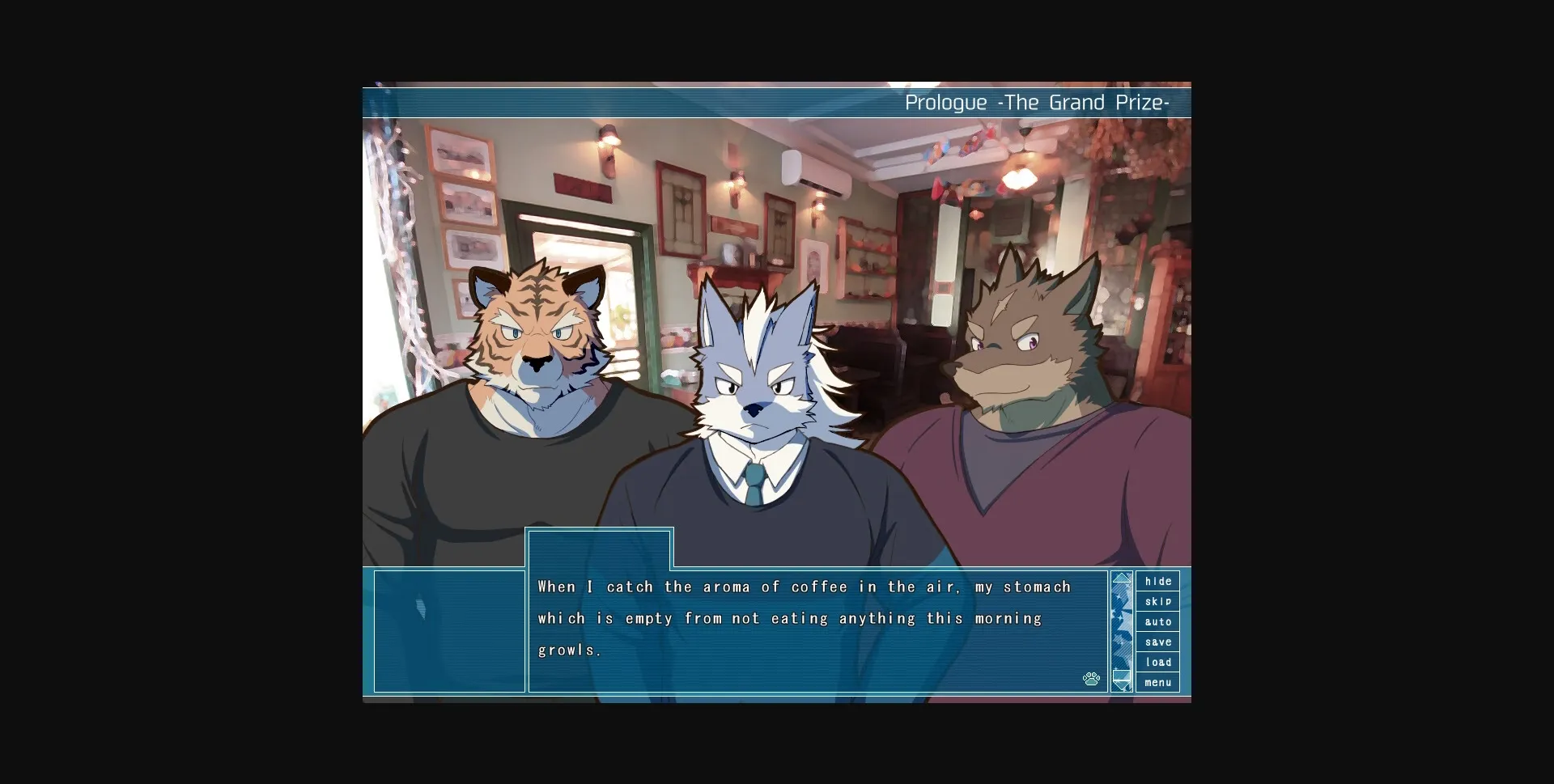This screenshot has height=784, width=1554.
Task: Activate skip mode
Action: pyautogui.click(x=1158, y=601)
